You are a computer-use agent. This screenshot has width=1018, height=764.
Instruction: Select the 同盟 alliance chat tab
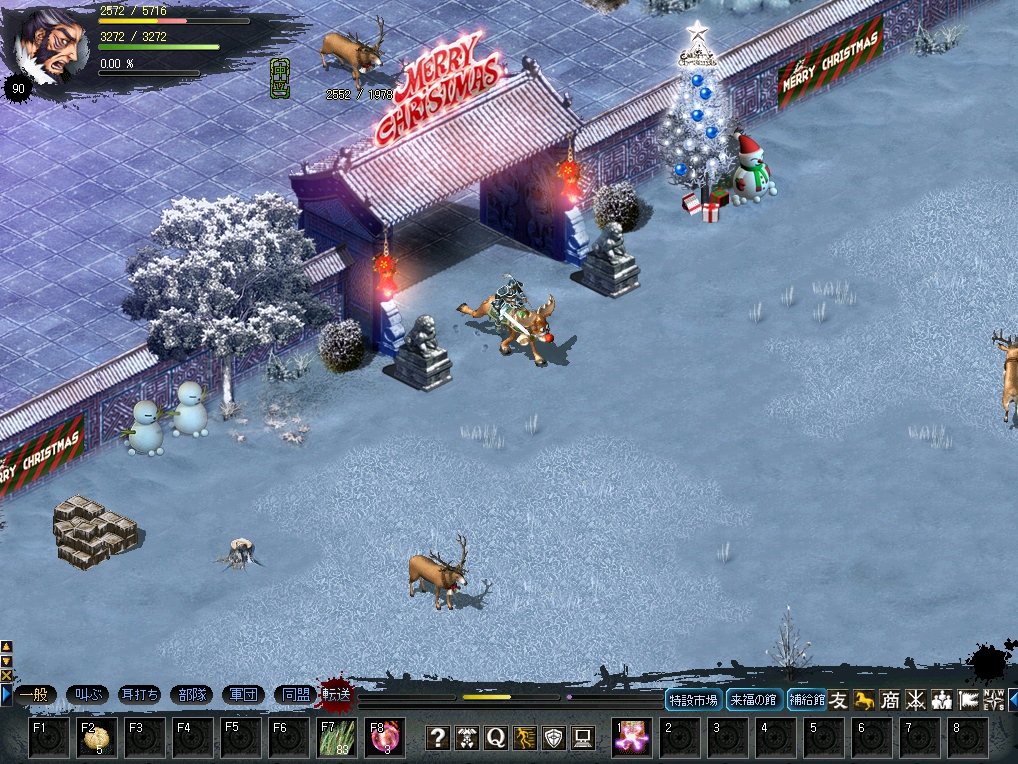295,694
